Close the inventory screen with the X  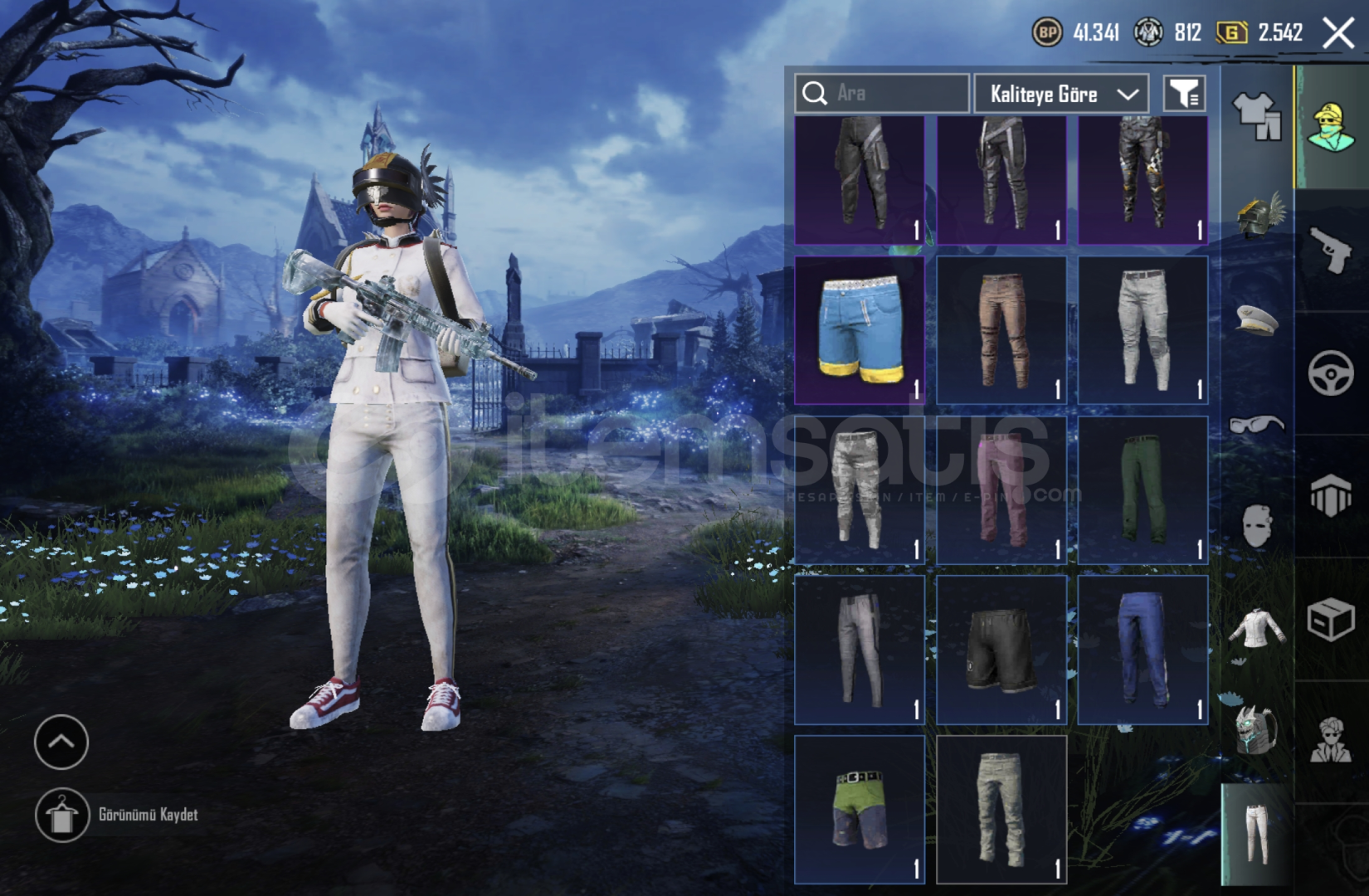1337,34
